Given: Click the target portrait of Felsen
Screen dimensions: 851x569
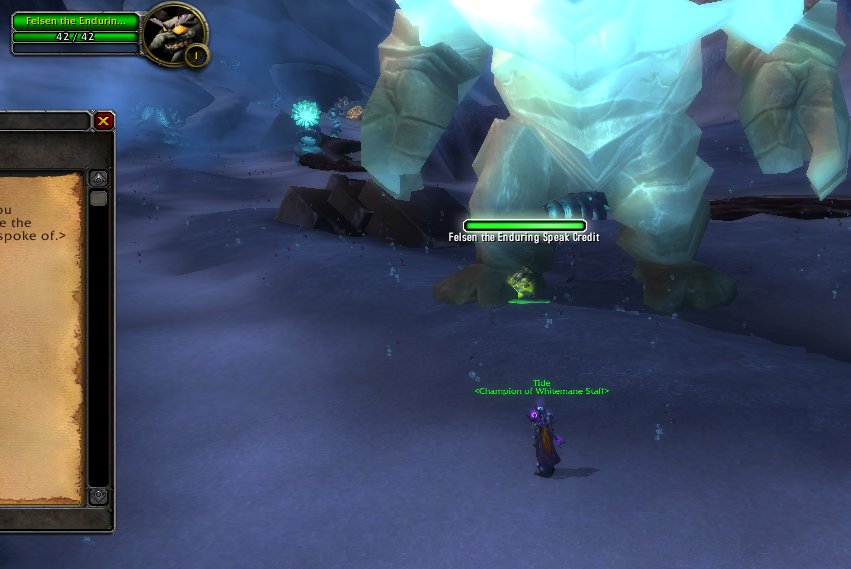Looking at the screenshot, I should [173, 33].
